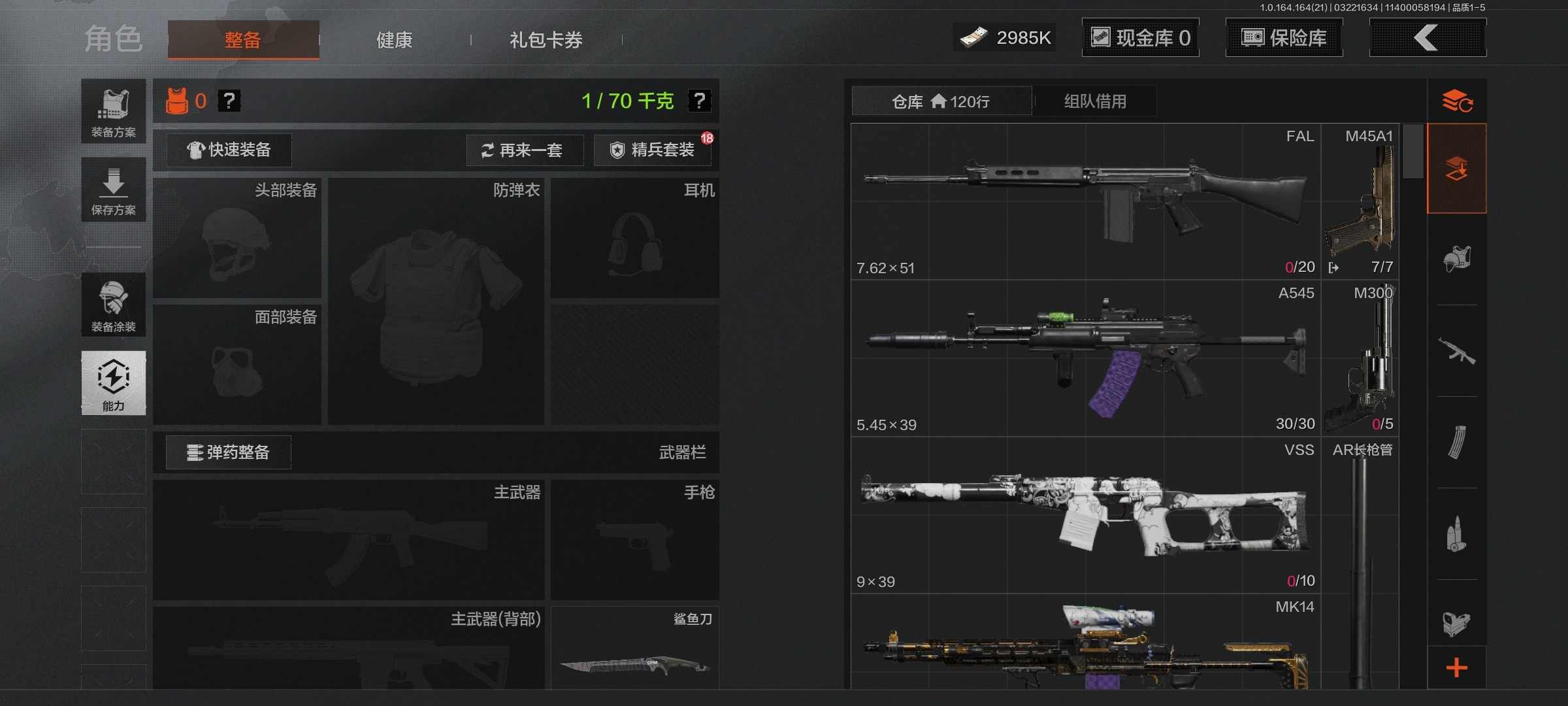
Task: Switch to the 健康 tab
Action: [394, 40]
